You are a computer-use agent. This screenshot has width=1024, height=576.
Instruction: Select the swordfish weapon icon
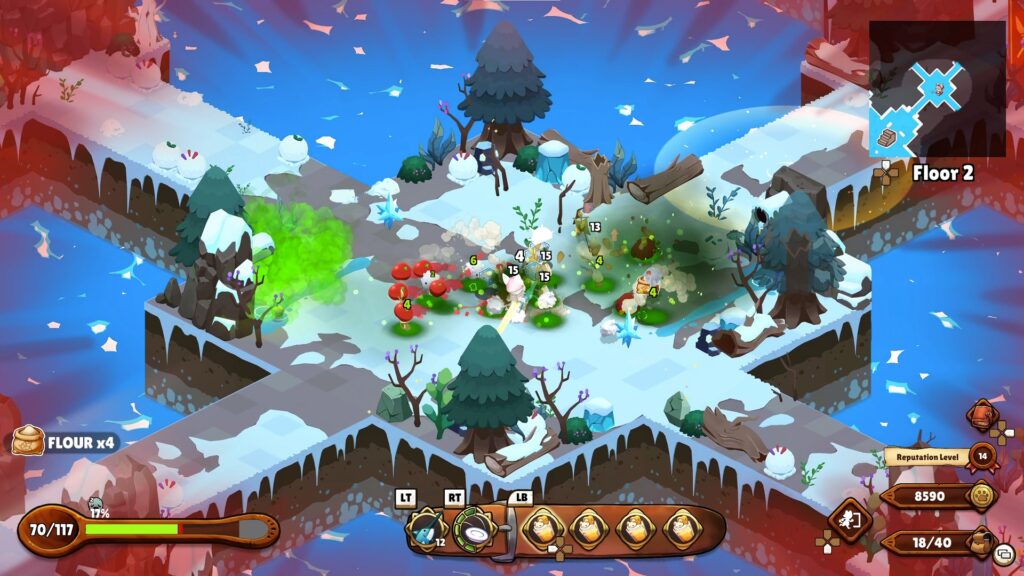point(426,527)
